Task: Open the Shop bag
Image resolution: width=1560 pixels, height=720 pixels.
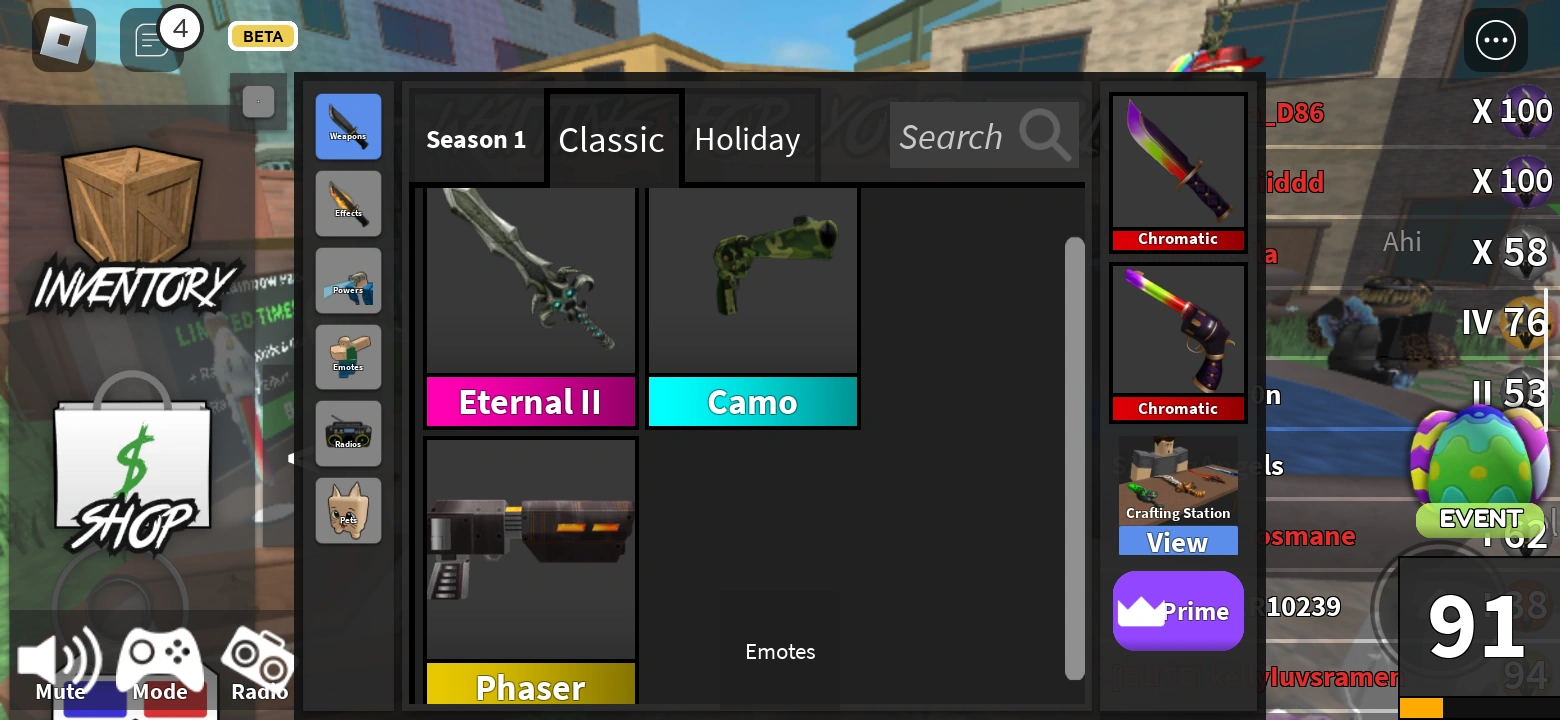Action: 133,465
